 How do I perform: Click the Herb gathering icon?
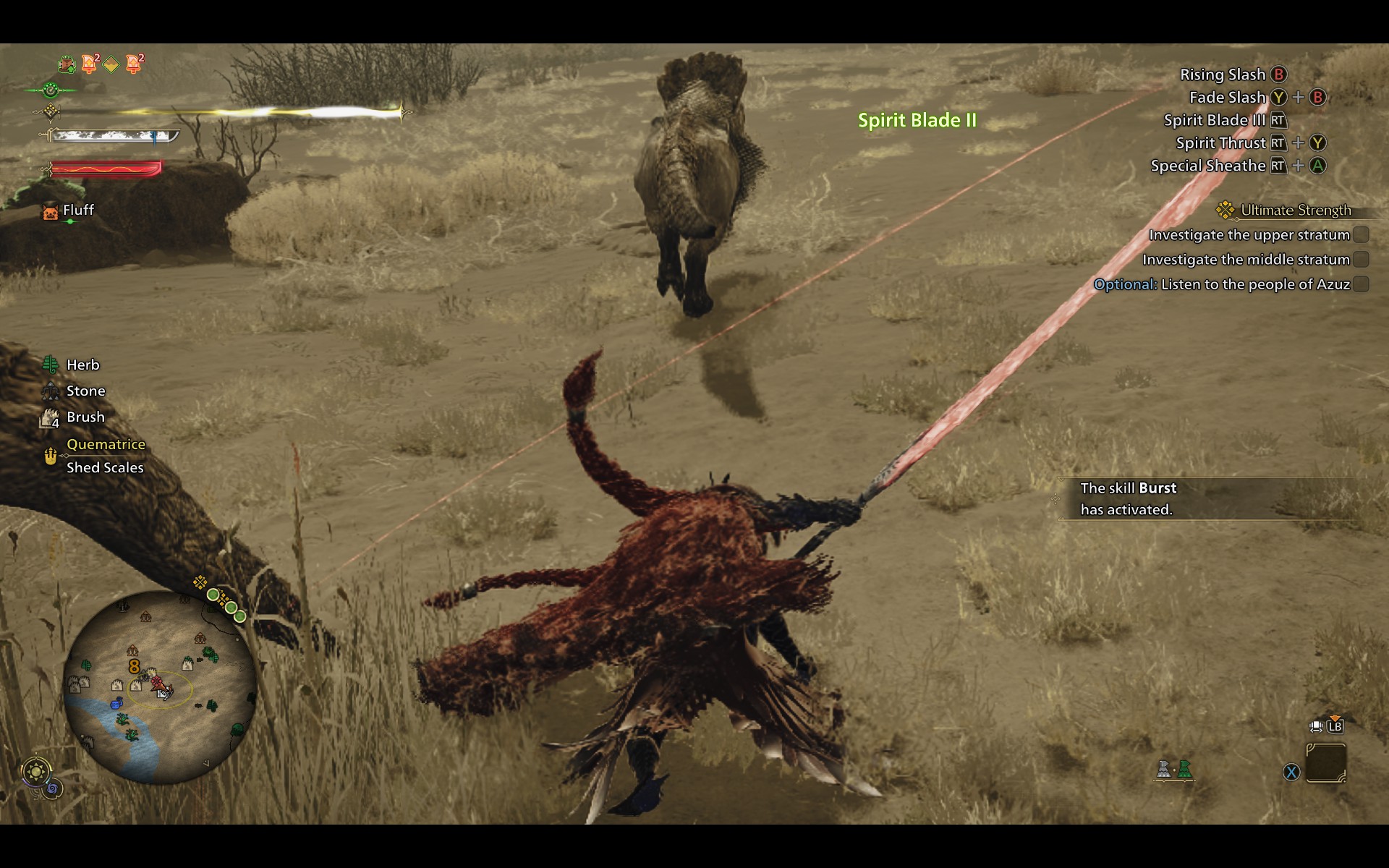[50, 365]
